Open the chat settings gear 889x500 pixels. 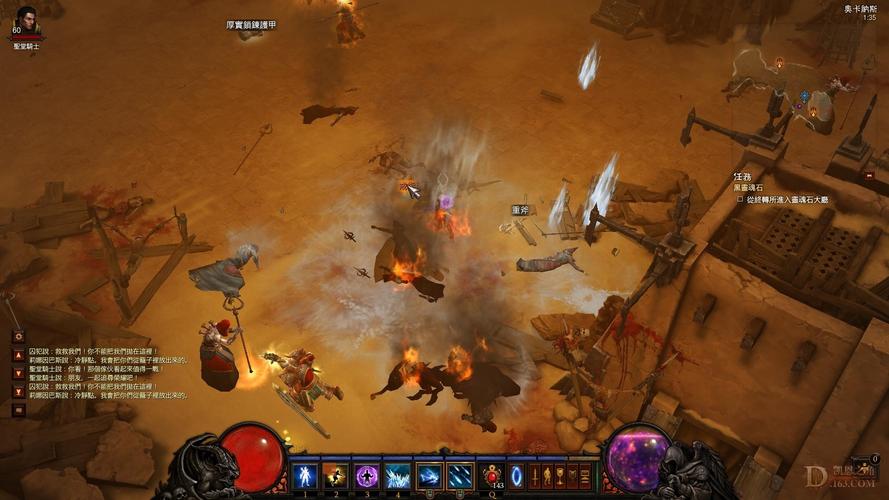[x=18, y=337]
